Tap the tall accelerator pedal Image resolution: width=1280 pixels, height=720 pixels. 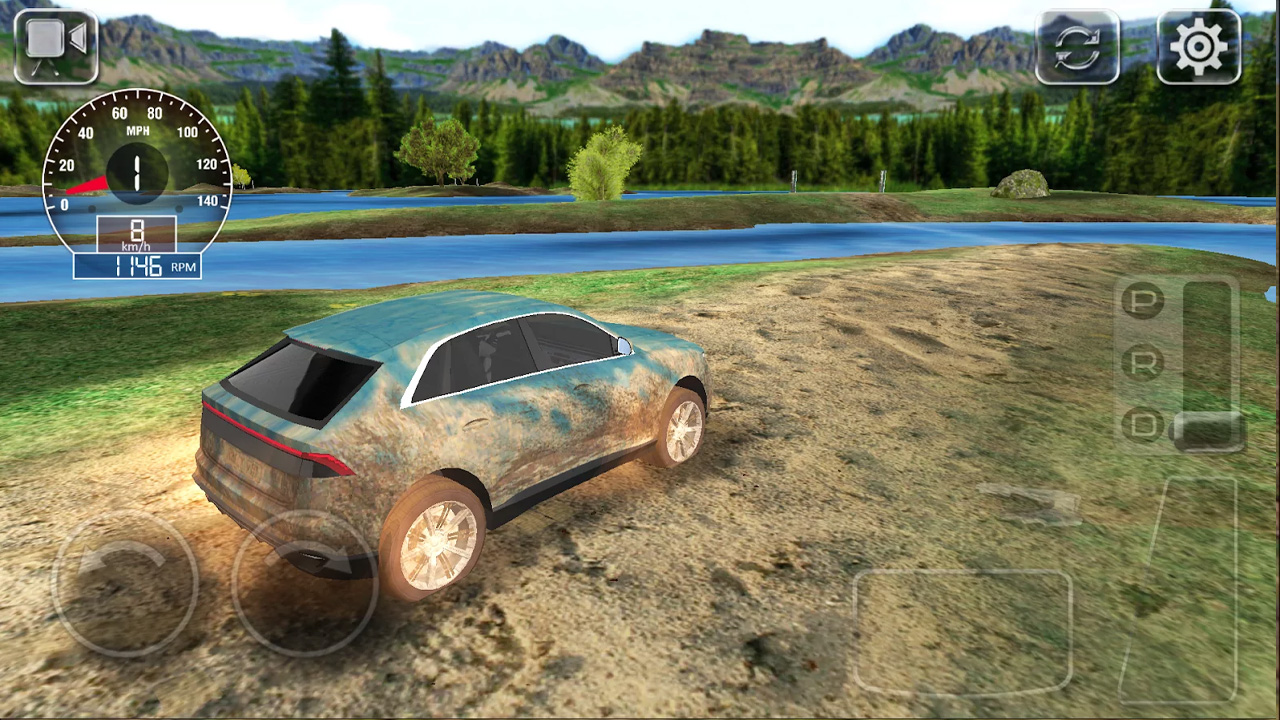coord(1190,590)
